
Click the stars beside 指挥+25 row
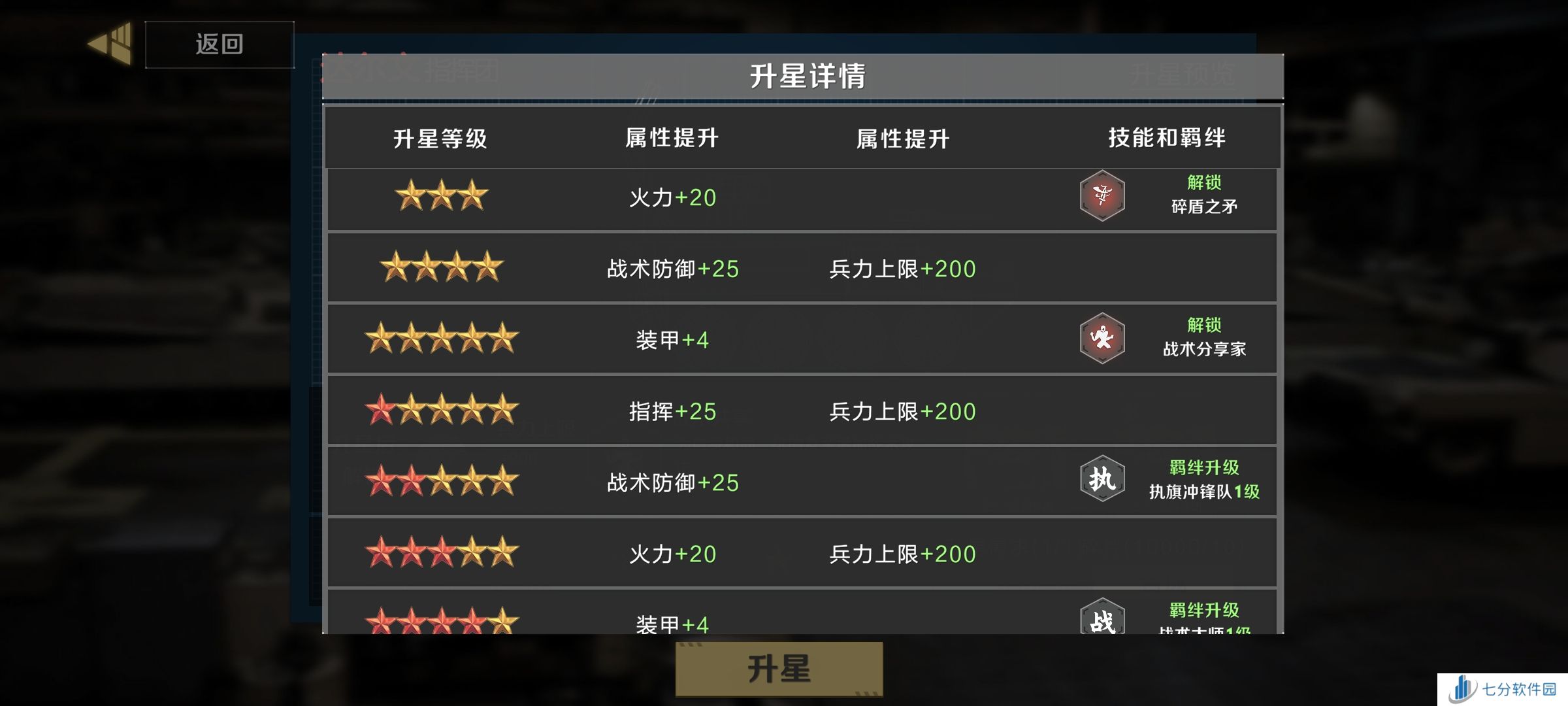pyautogui.click(x=441, y=411)
